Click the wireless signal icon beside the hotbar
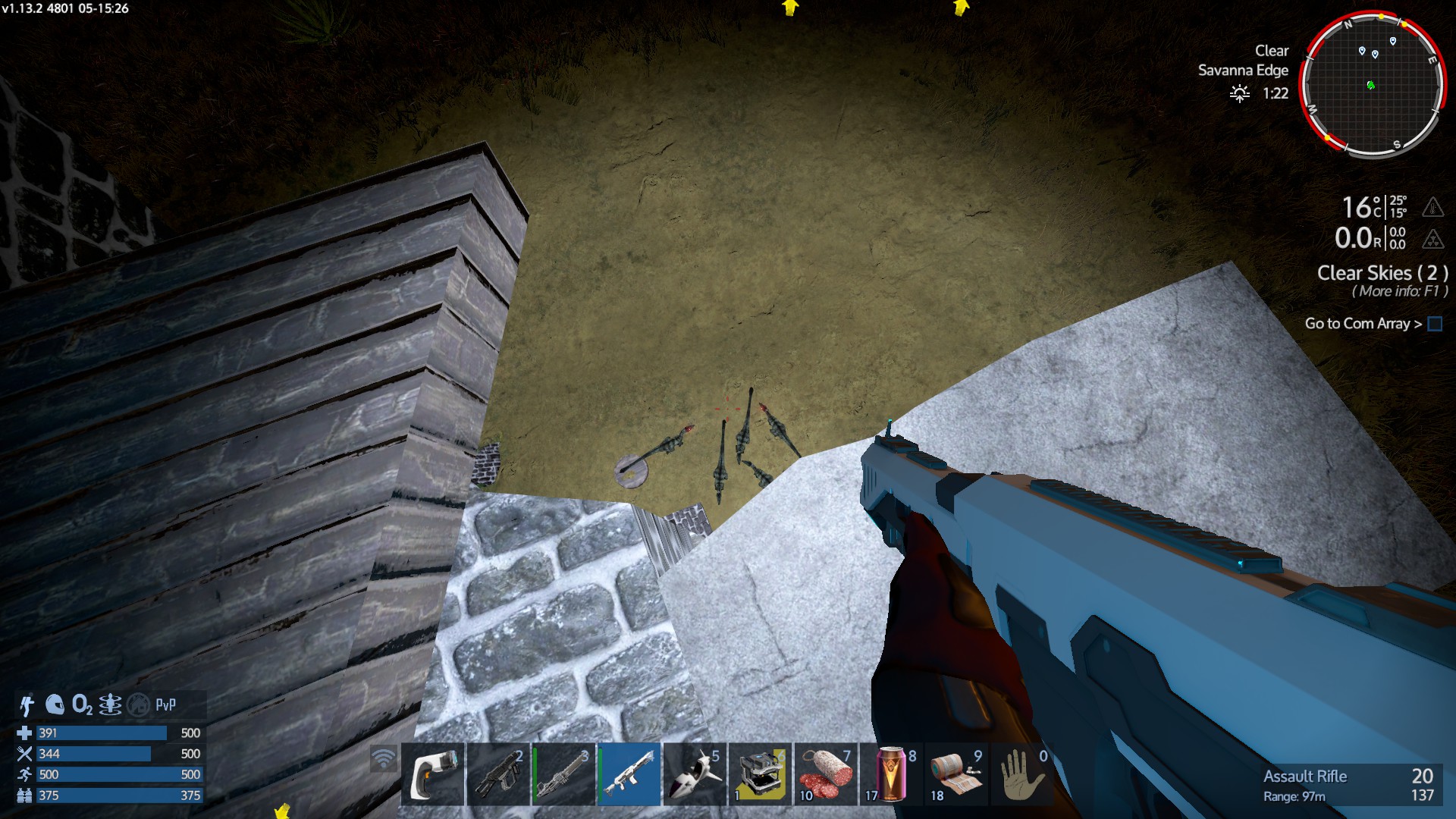Viewport: 1456px width, 819px height. 384,758
